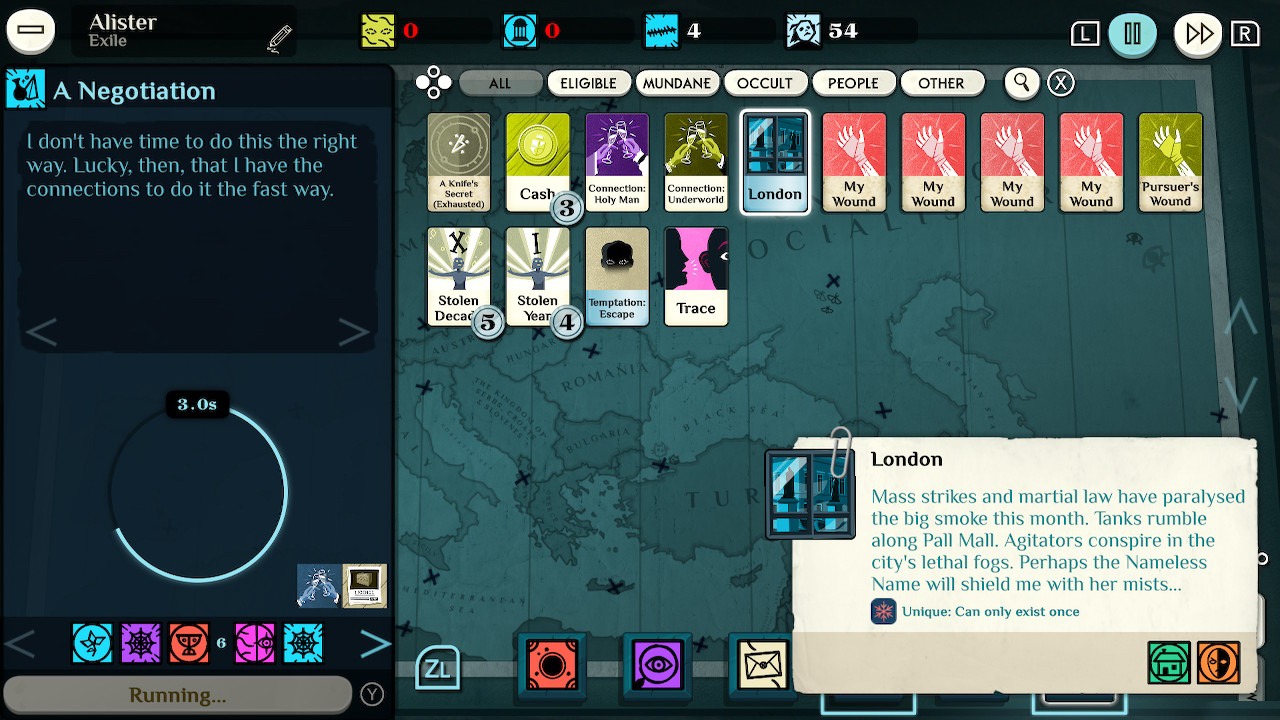
Task: Select the cyan Moth aspect icon below the timer
Action: click(92, 644)
